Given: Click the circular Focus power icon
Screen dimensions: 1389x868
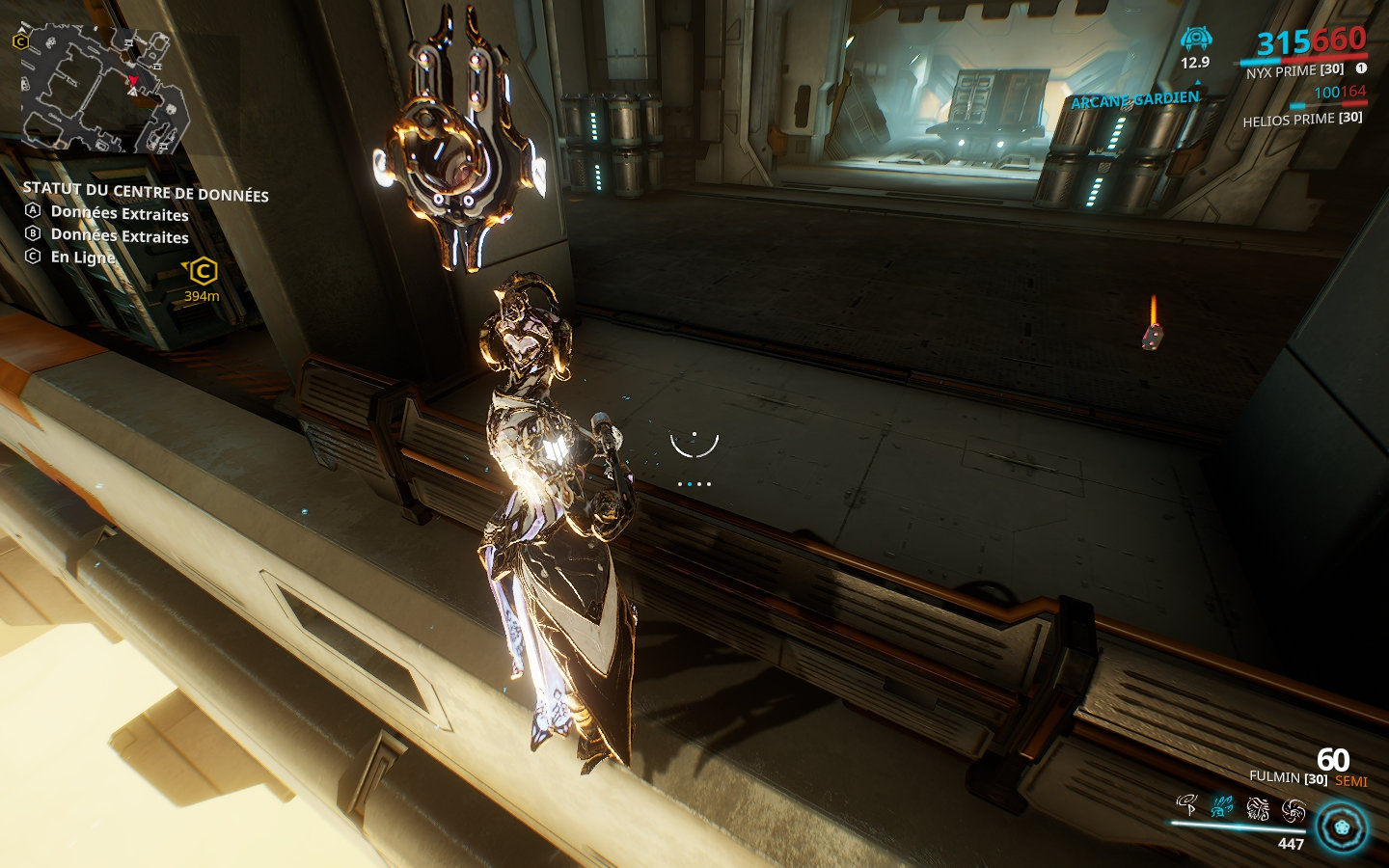Looking at the screenshot, I should [1340, 827].
